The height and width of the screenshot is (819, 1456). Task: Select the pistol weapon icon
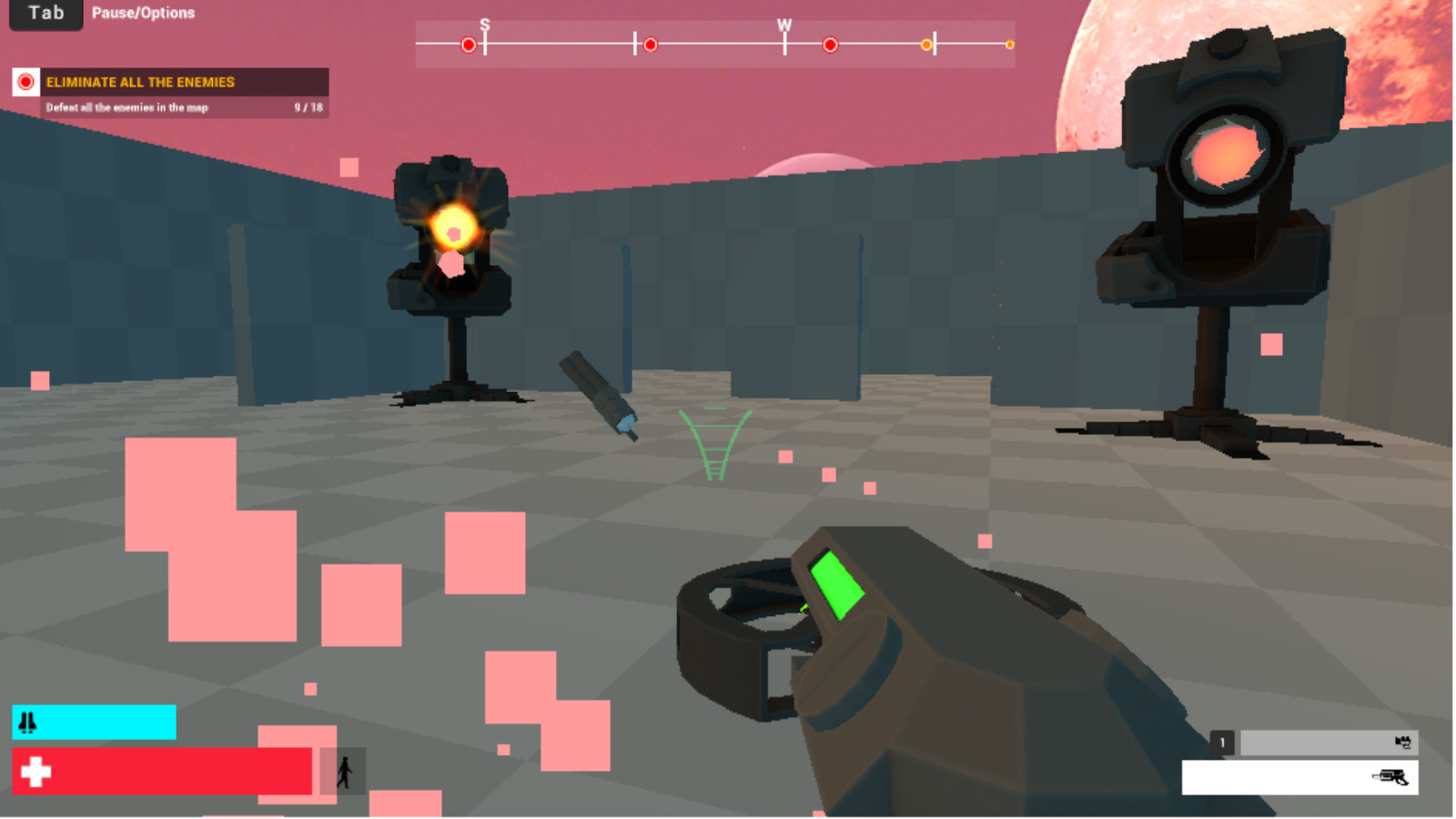(1392, 776)
